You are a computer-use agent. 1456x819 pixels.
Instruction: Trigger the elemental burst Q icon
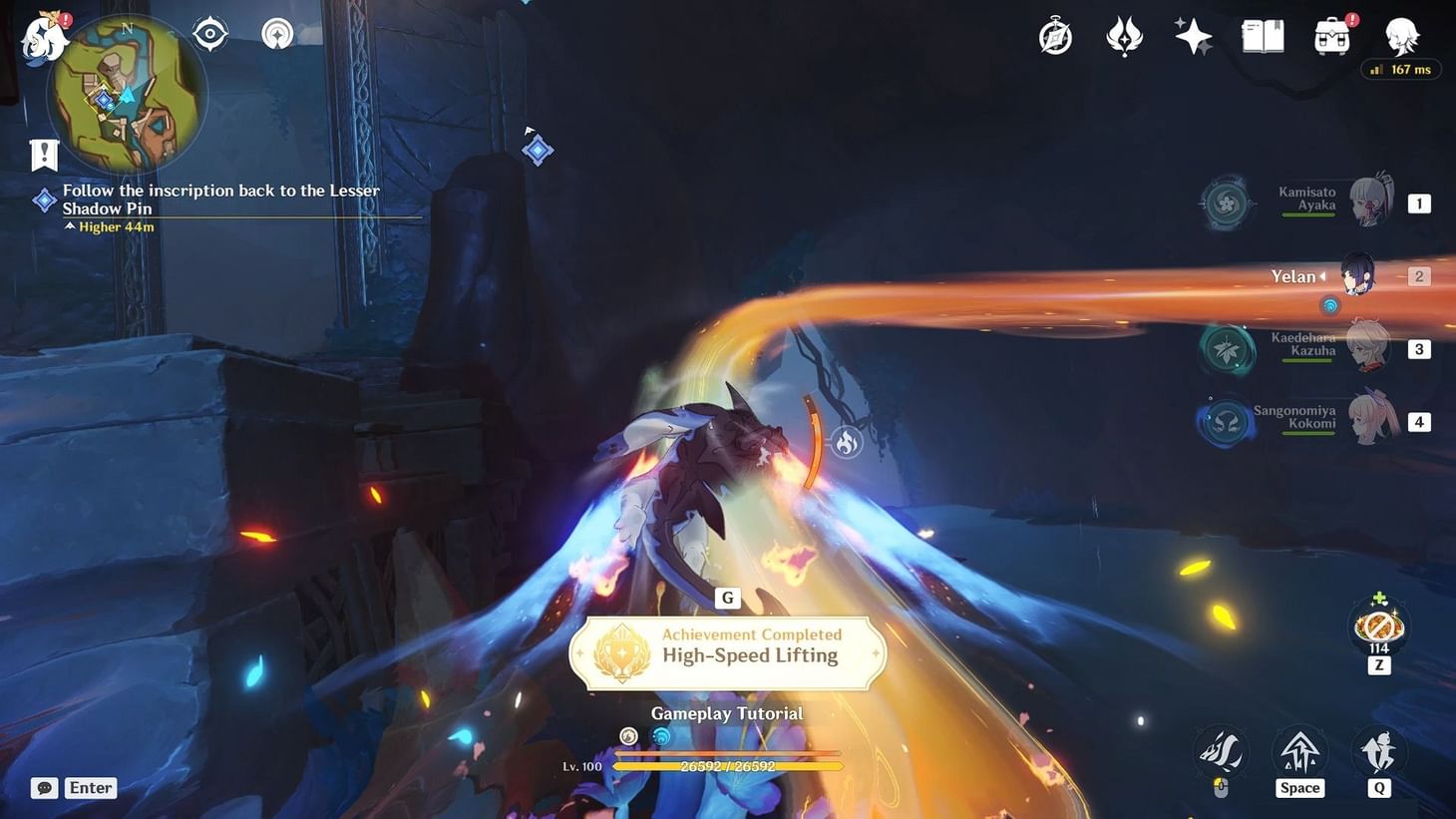[x=1379, y=753]
